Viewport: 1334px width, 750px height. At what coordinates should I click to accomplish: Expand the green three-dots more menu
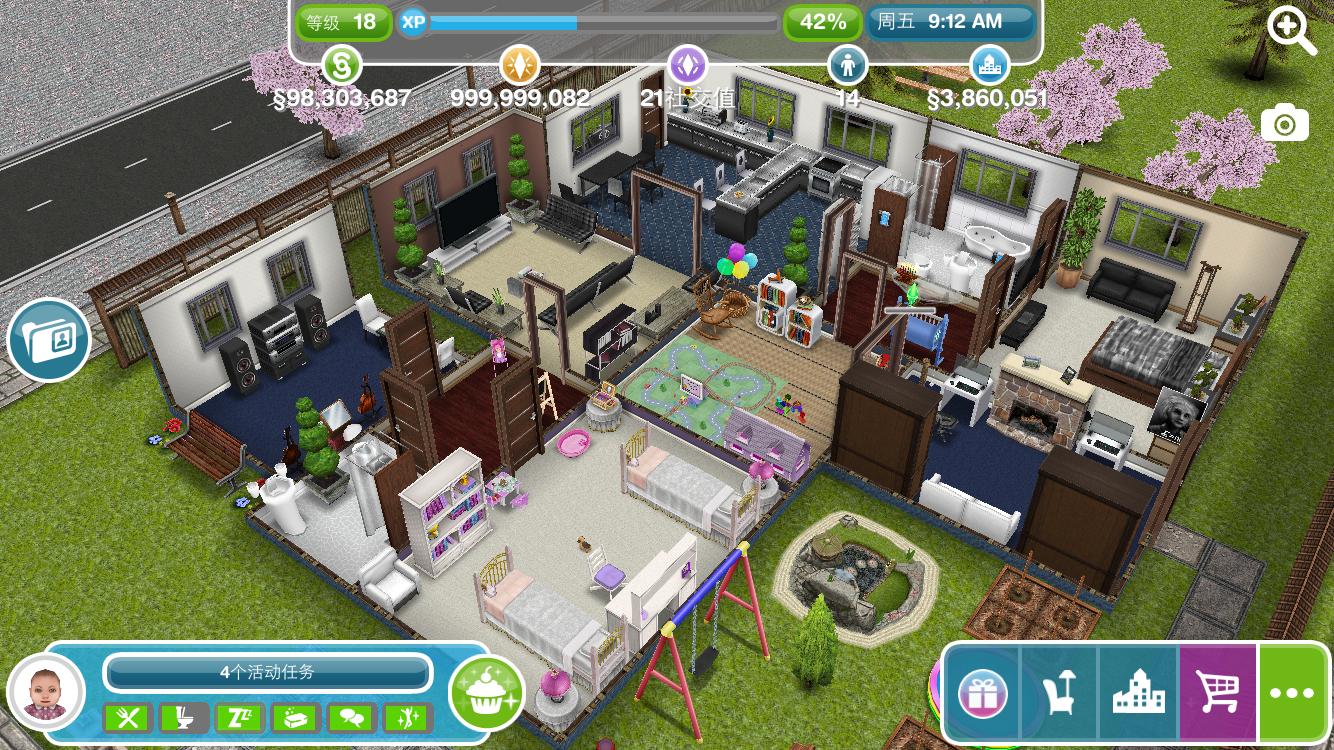[1293, 693]
